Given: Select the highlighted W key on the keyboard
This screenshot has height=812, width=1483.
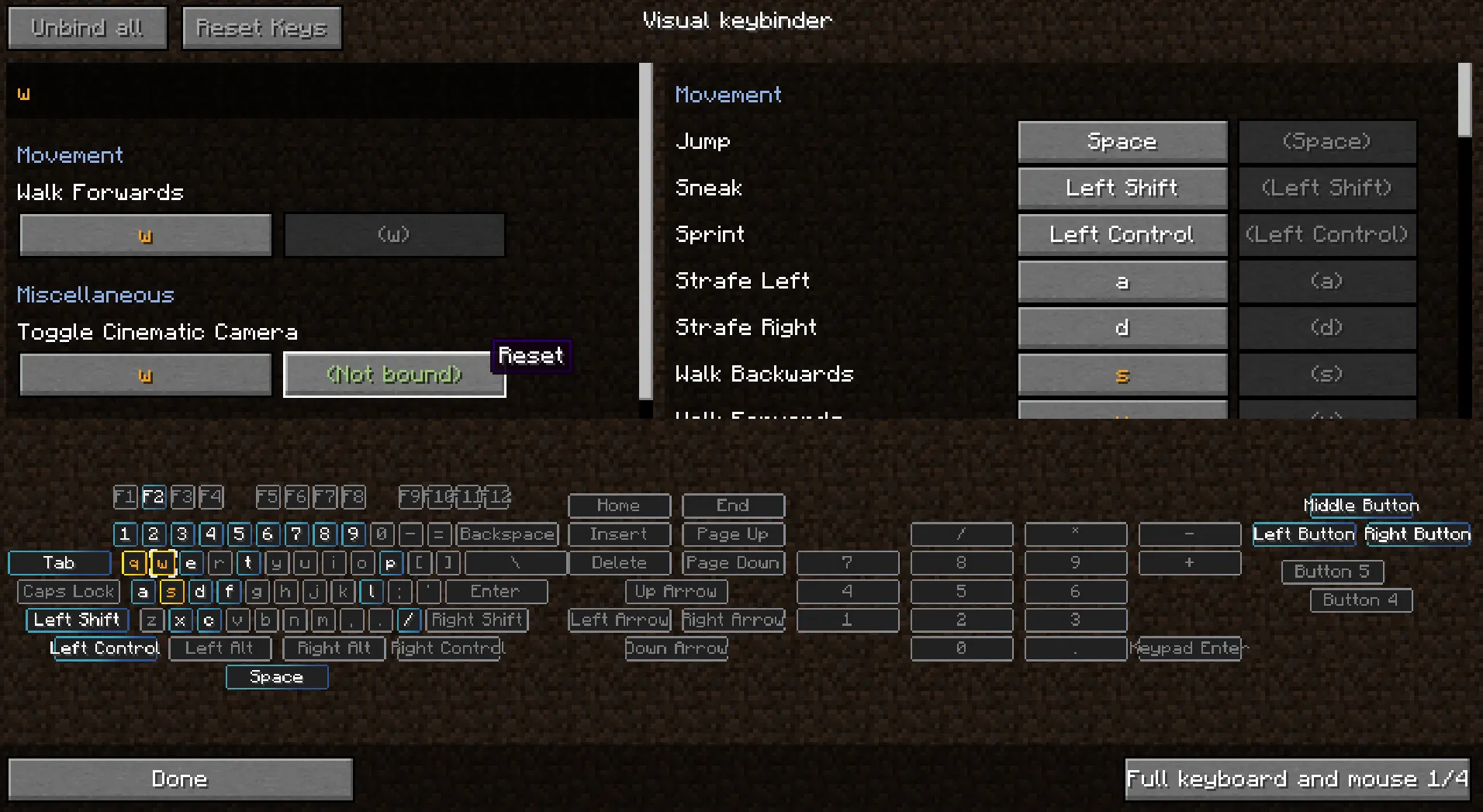Looking at the screenshot, I should (x=162, y=563).
